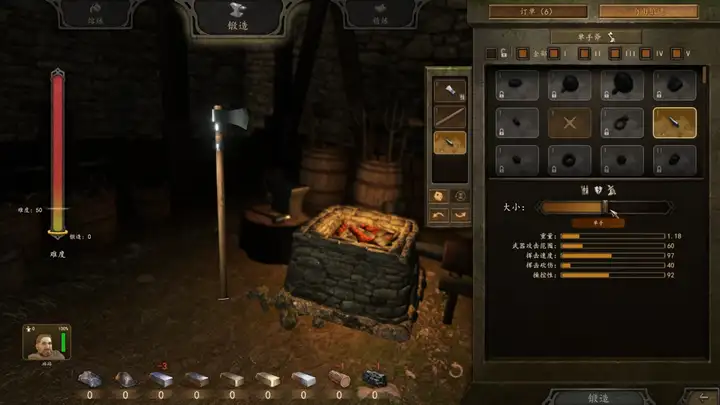The width and height of the screenshot is (720, 405).
Task: Select the axe blade component slot
Action: 448,90
